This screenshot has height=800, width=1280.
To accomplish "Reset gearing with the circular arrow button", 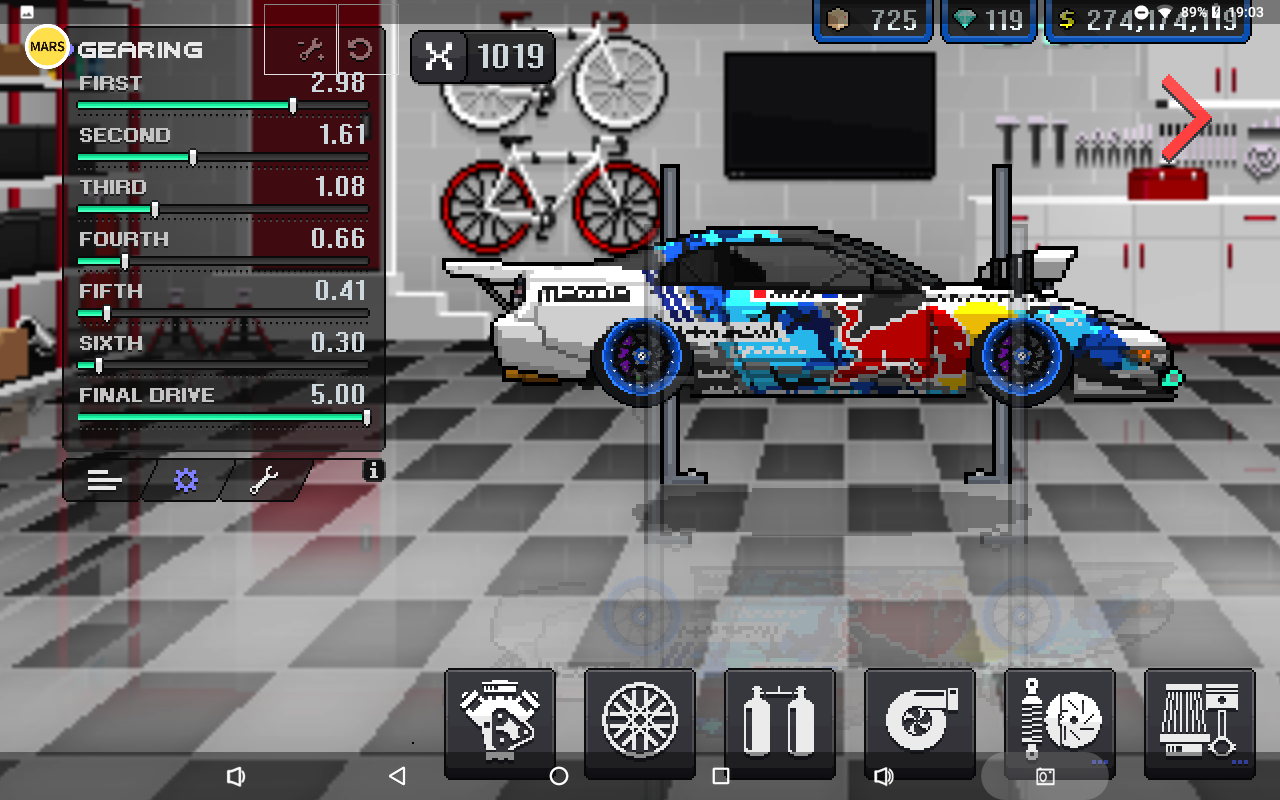I will coord(360,50).
